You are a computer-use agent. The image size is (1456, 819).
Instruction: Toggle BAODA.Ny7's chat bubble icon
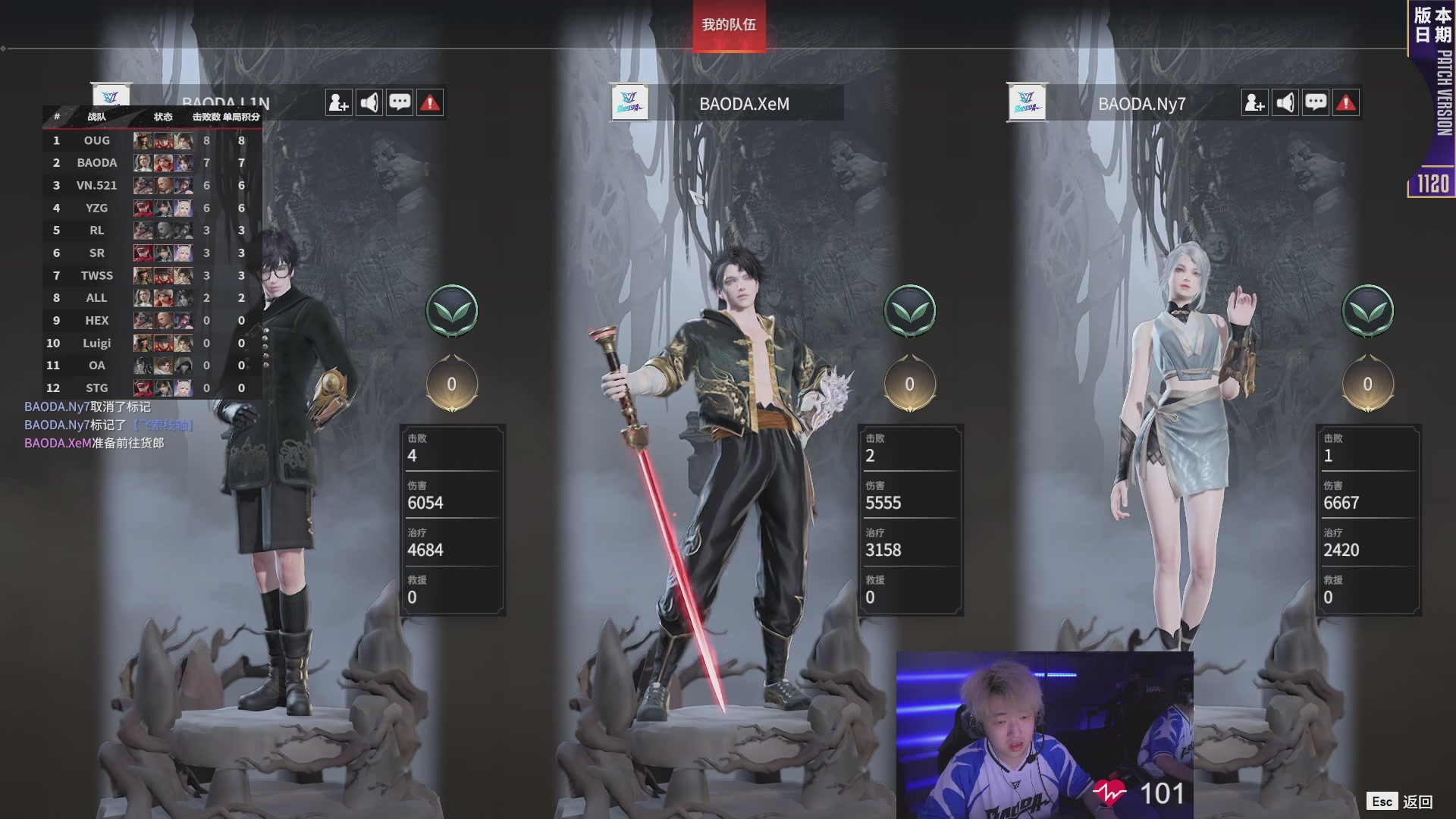[1316, 102]
